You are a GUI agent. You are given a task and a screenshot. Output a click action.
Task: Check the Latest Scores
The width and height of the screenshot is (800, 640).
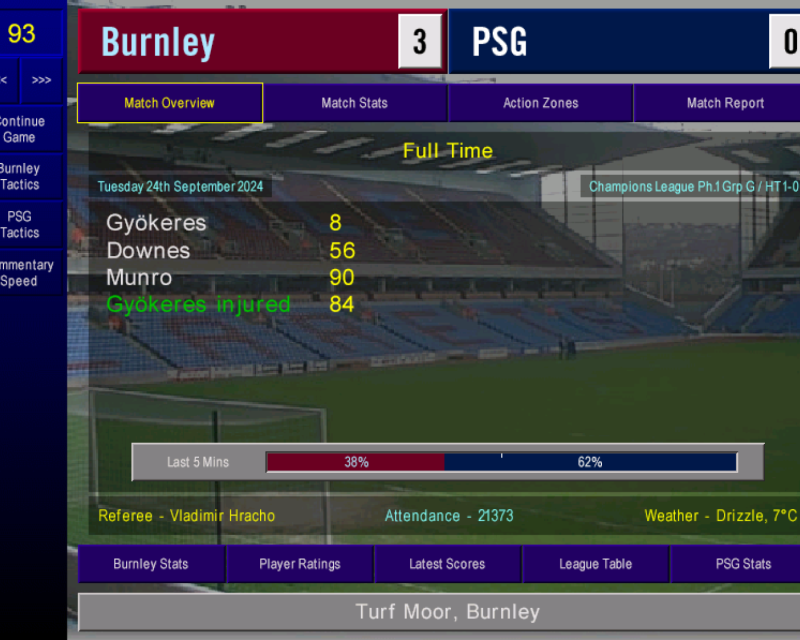click(447, 564)
